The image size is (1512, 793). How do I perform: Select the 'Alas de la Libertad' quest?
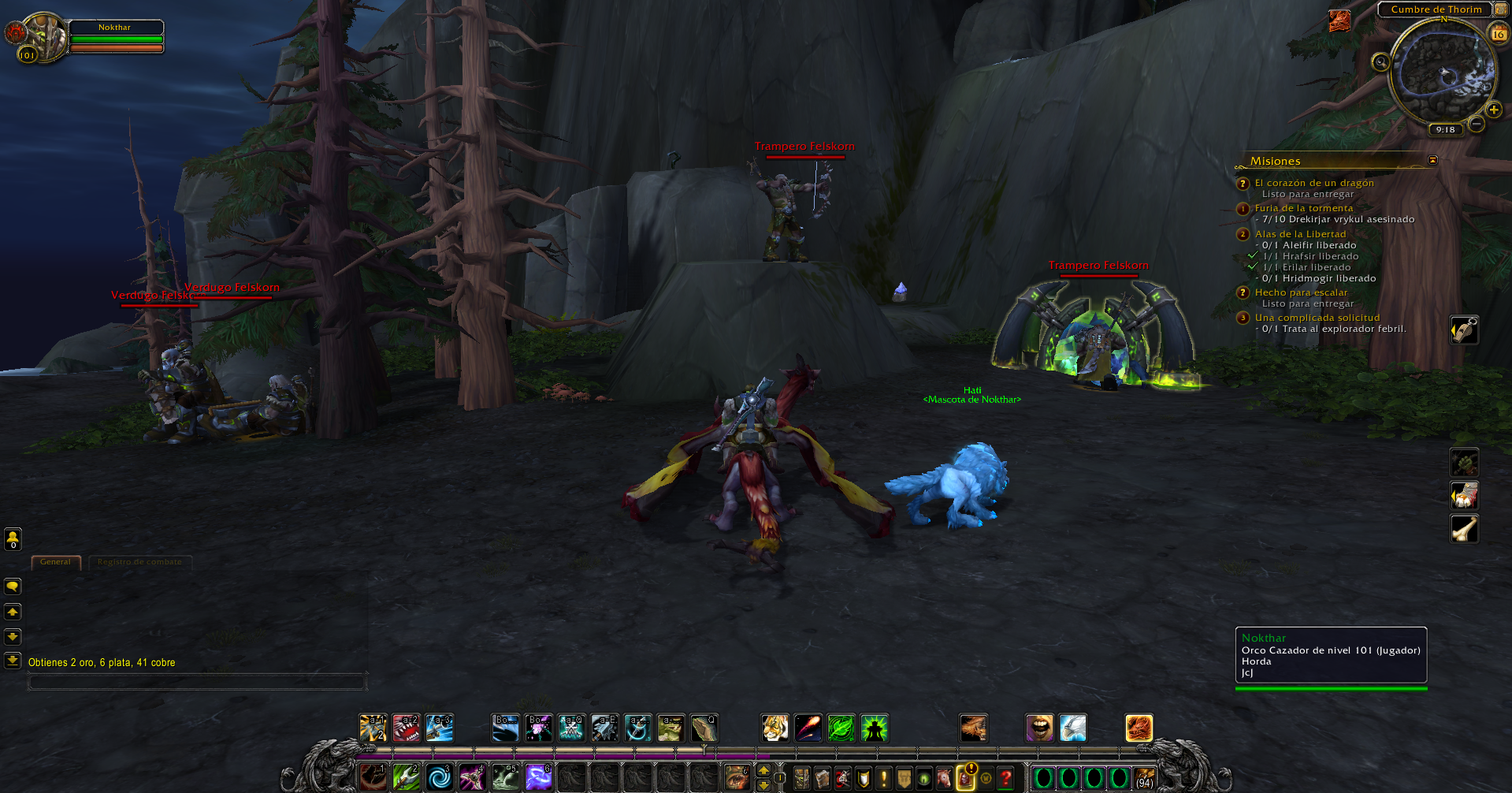click(1300, 234)
